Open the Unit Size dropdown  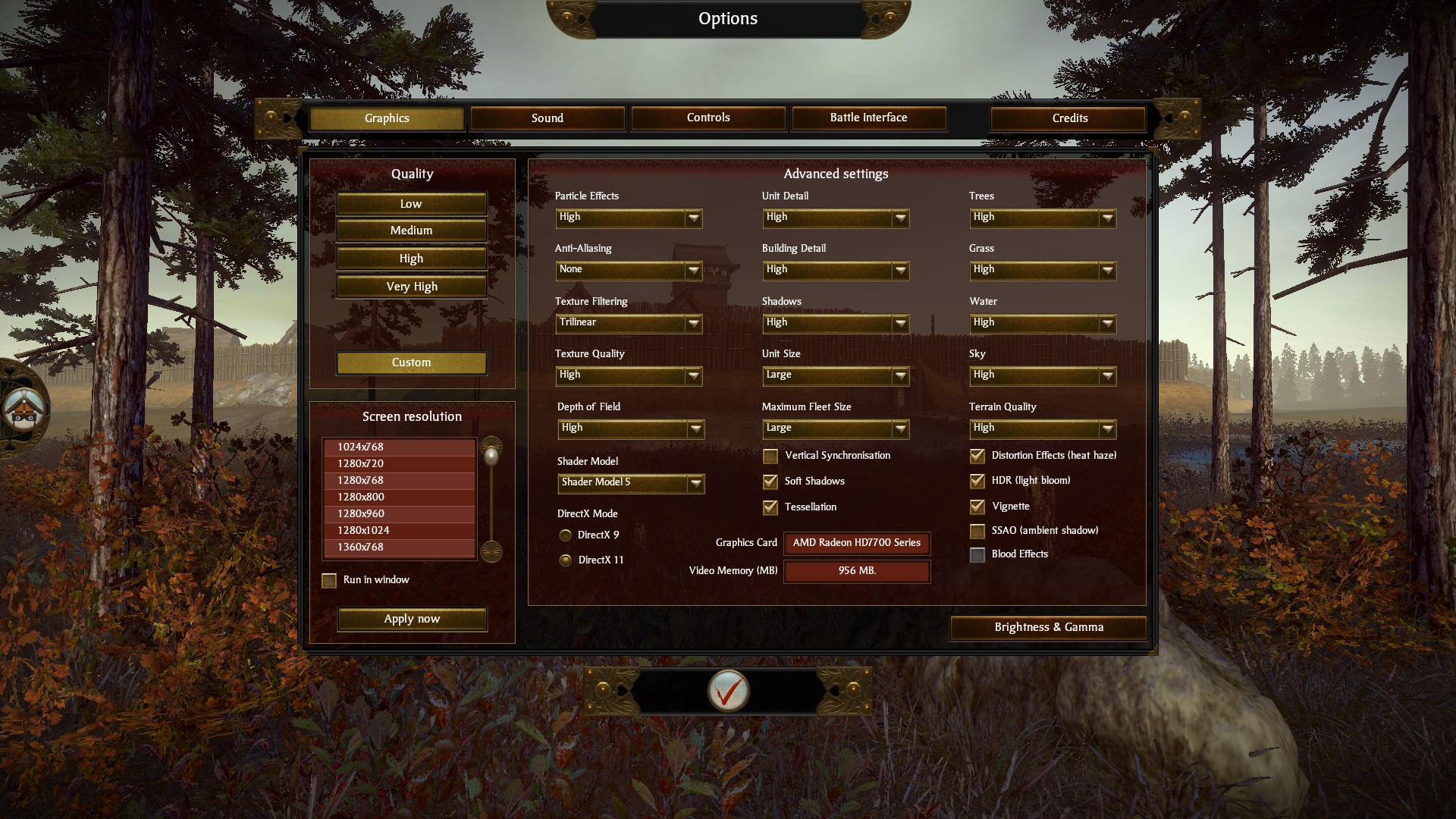pos(836,375)
